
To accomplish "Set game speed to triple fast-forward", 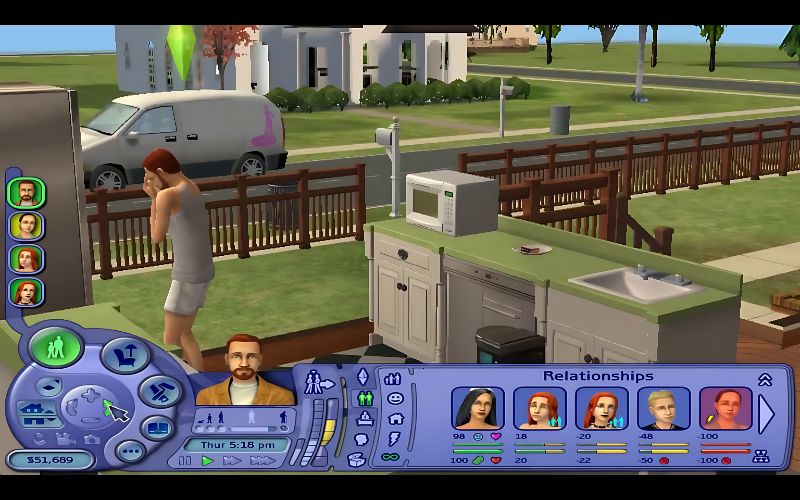I will coord(262,461).
